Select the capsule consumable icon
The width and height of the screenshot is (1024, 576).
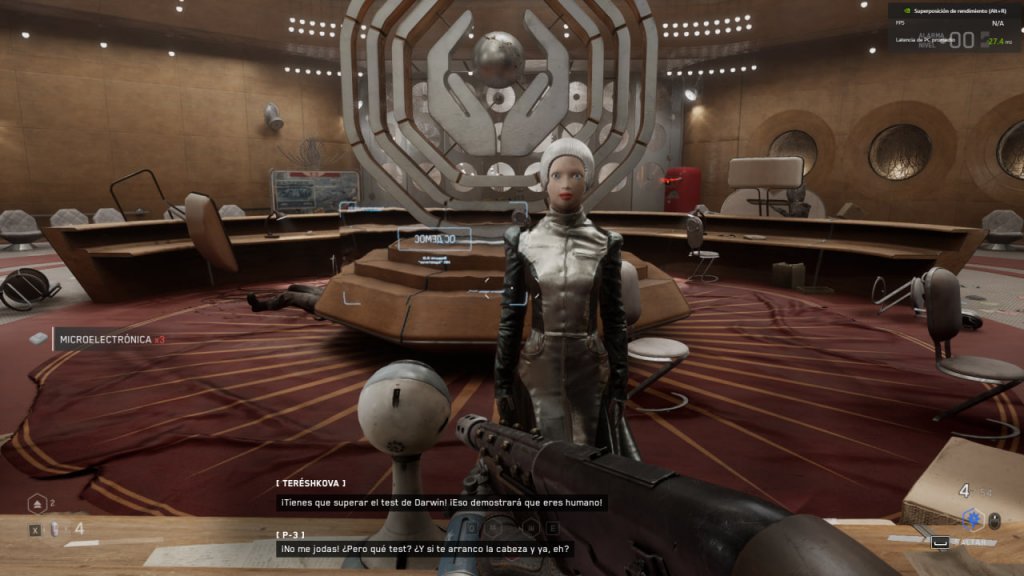[x=56, y=529]
